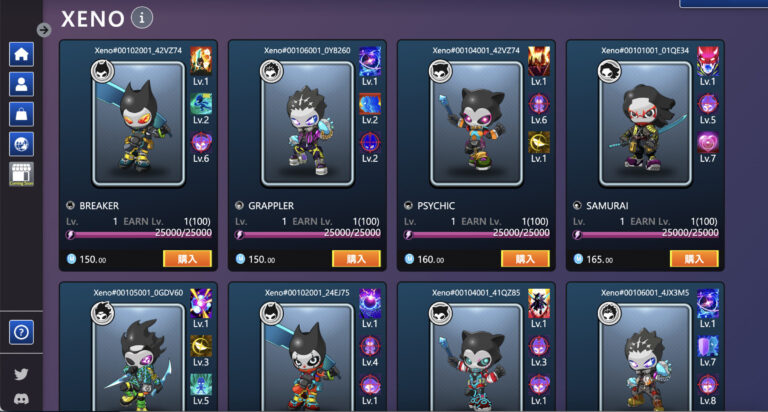Open the Twitter link
This screenshot has height=412, width=768.
point(21,374)
